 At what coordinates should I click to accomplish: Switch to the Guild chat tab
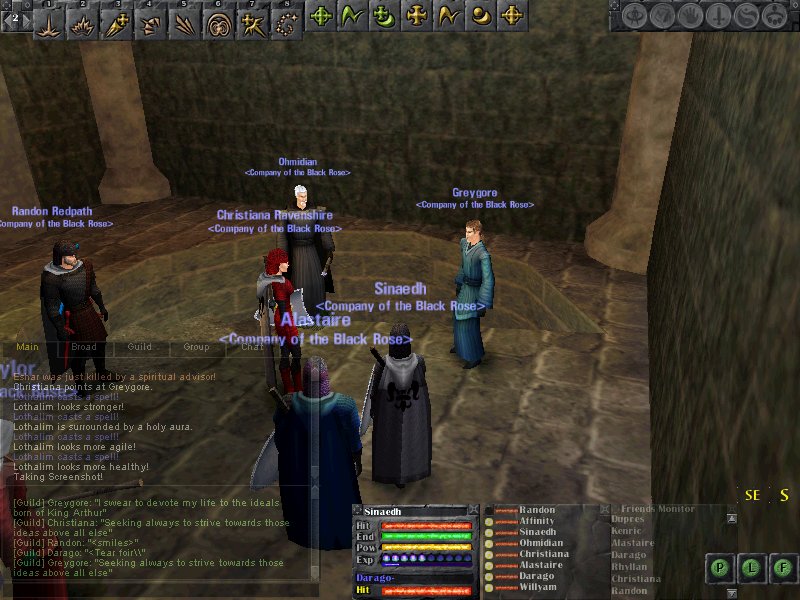click(x=140, y=347)
